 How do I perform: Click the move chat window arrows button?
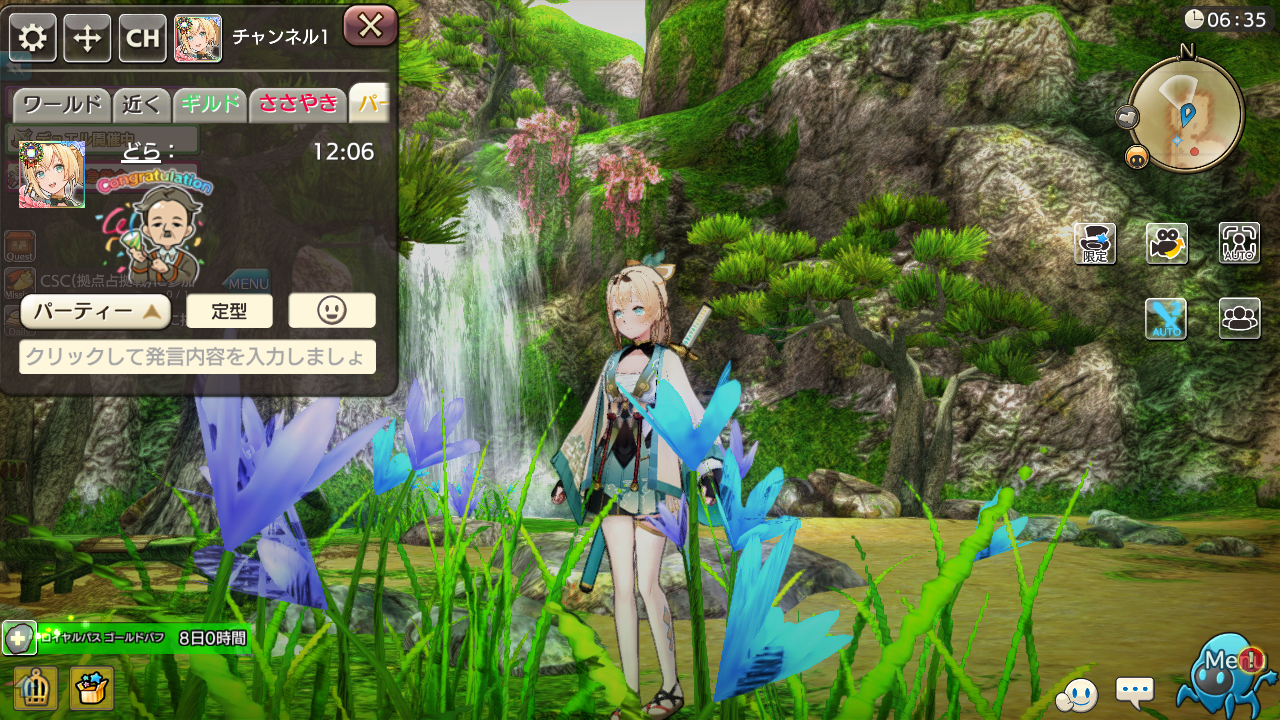88,39
